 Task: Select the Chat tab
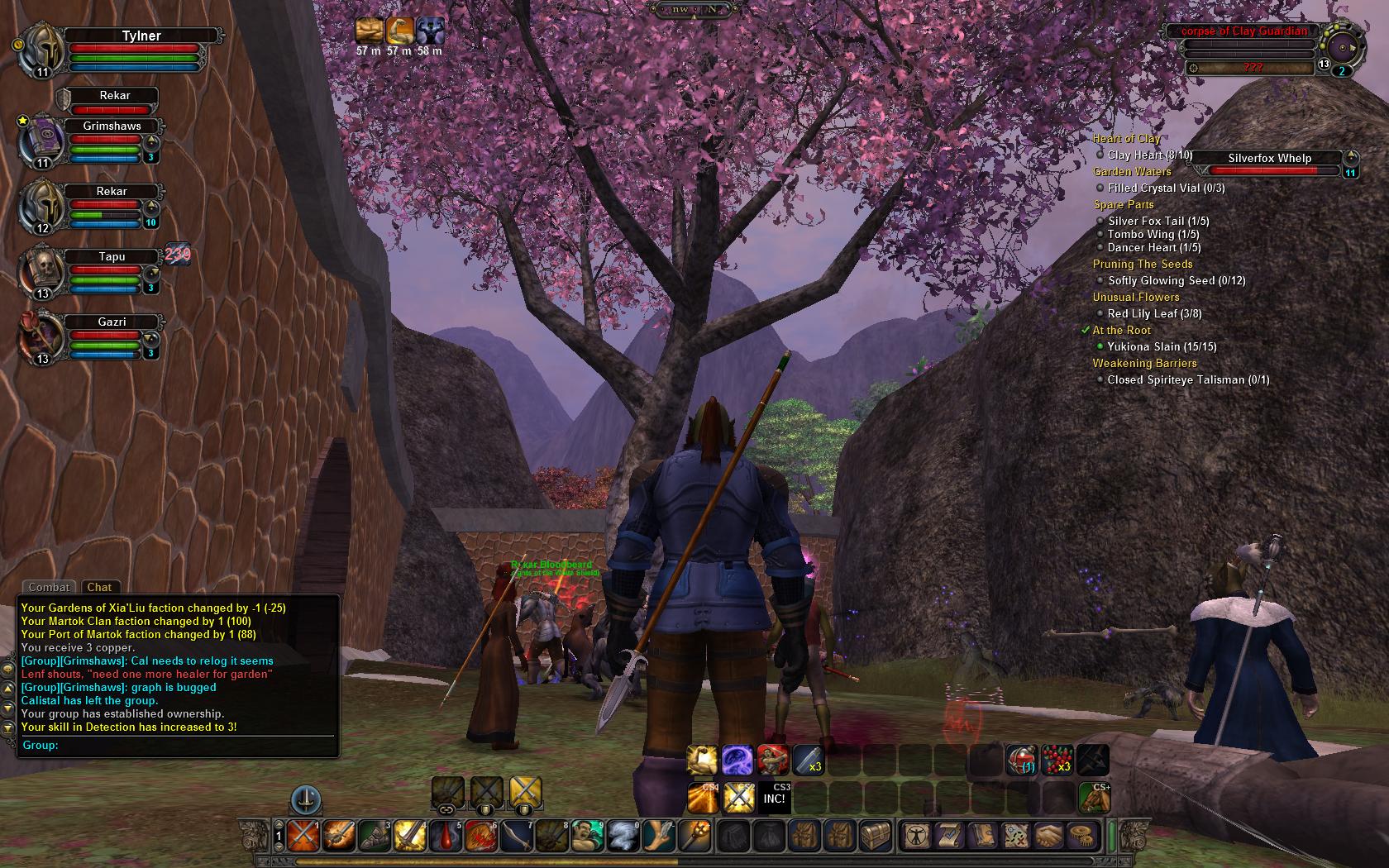click(x=99, y=587)
